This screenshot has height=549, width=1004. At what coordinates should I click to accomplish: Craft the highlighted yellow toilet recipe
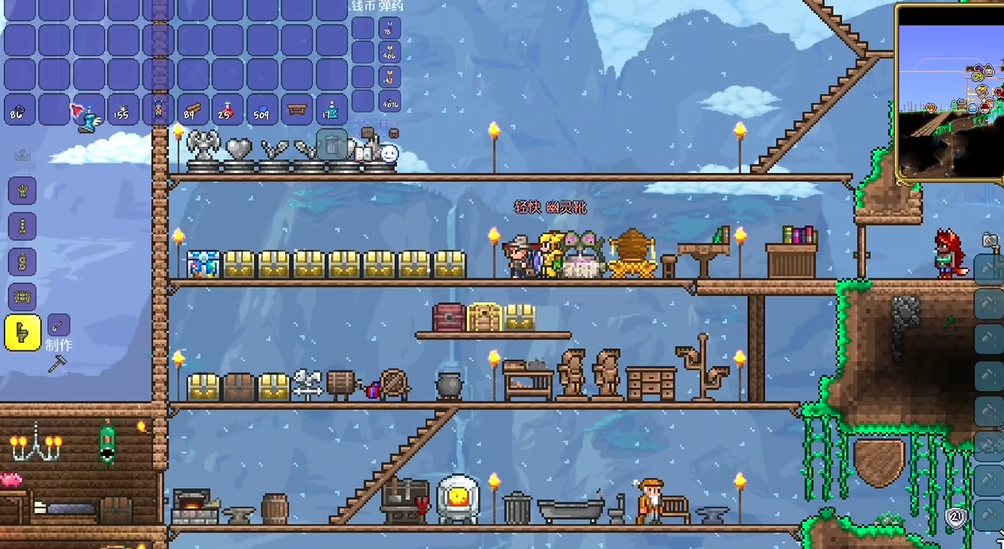[x=22, y=332]
